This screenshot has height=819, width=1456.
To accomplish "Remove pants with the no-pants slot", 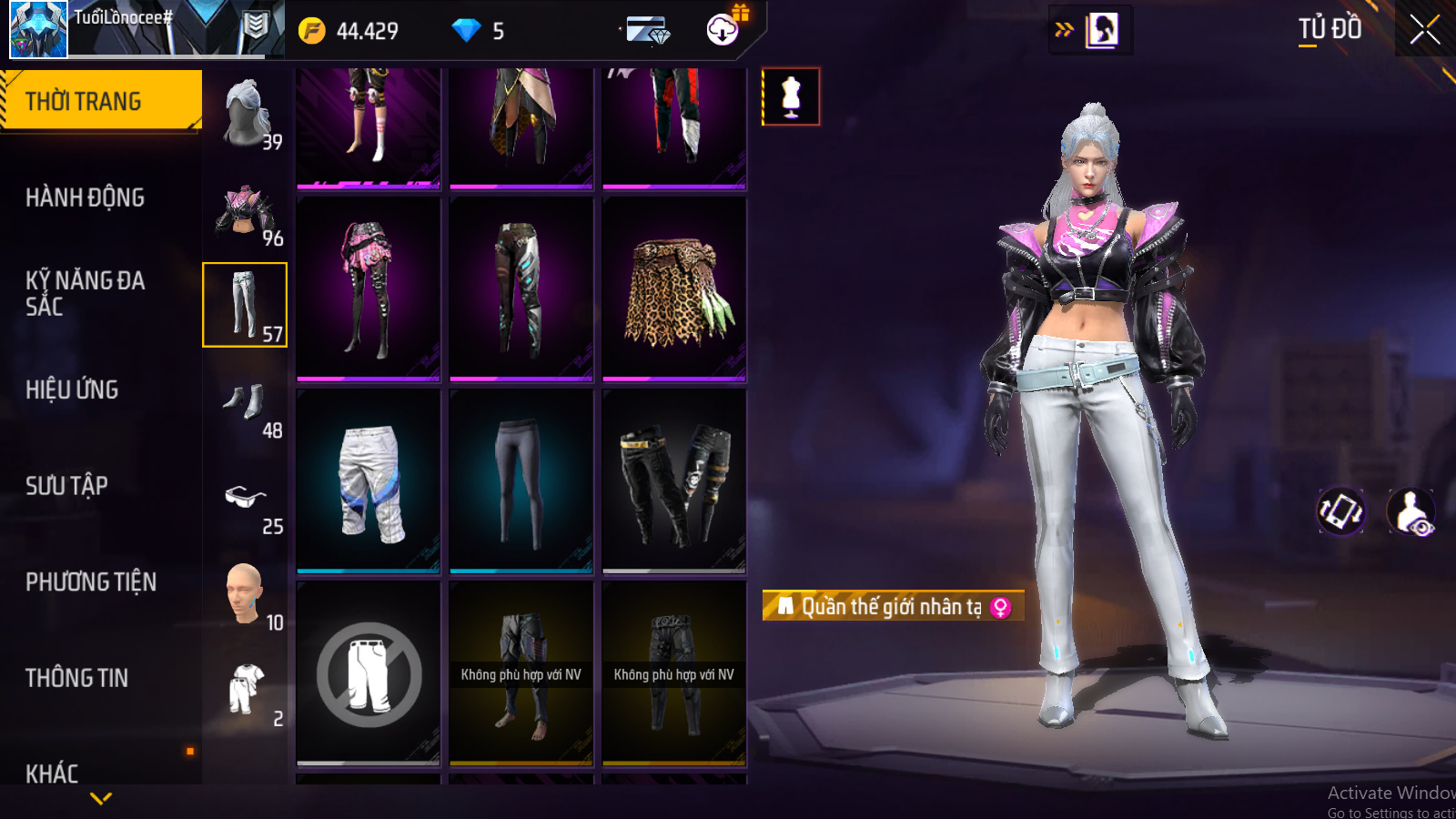I will [369, 674].
